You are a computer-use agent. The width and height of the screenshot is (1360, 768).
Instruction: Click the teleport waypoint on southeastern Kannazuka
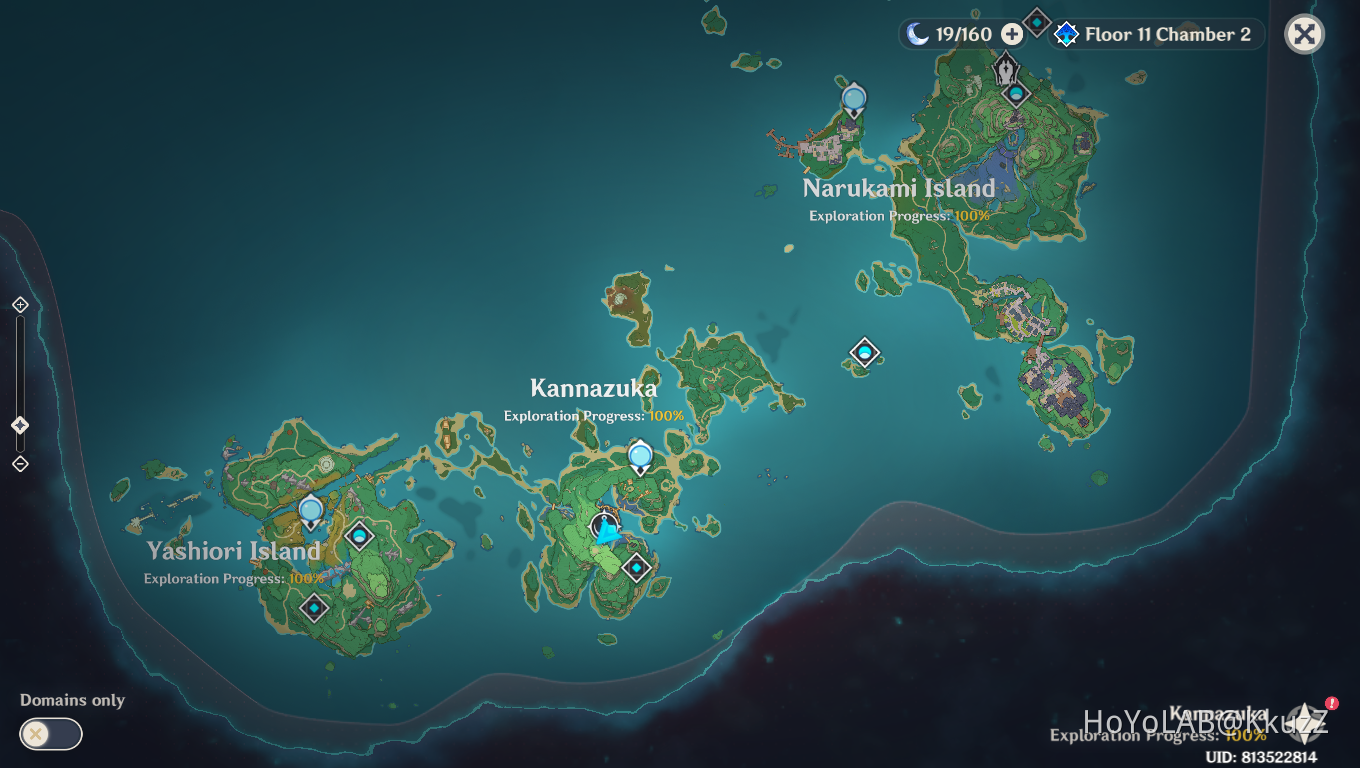[x=636, y=567]
